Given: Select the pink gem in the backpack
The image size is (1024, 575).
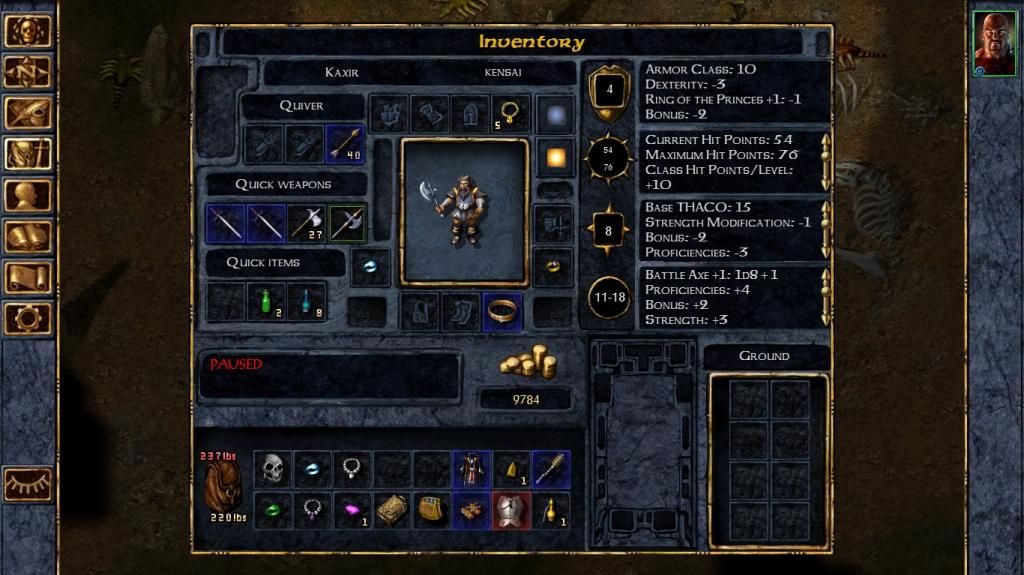Looking at the screenshot, I should click(351, 510).
